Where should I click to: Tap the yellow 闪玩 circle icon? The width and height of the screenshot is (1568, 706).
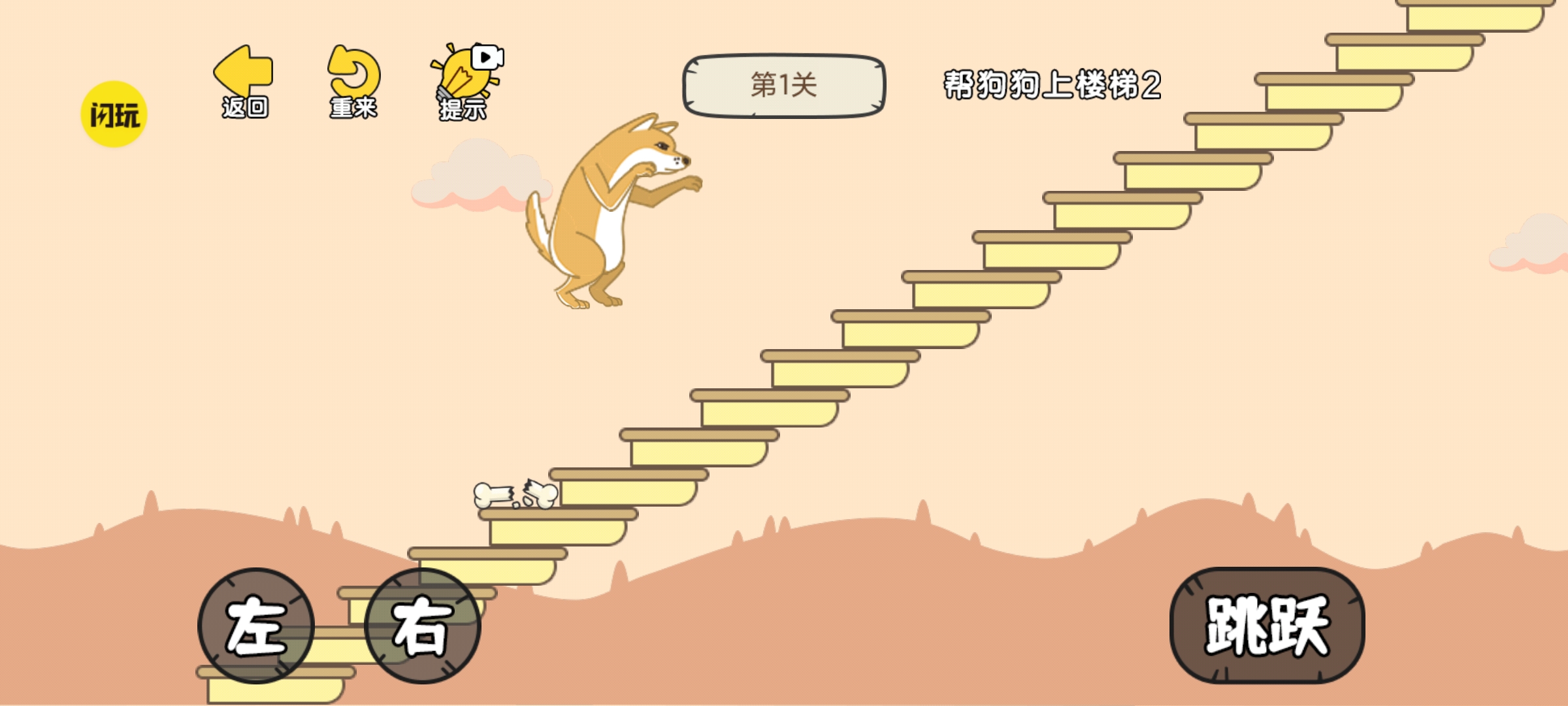click(x=112, y=111)
